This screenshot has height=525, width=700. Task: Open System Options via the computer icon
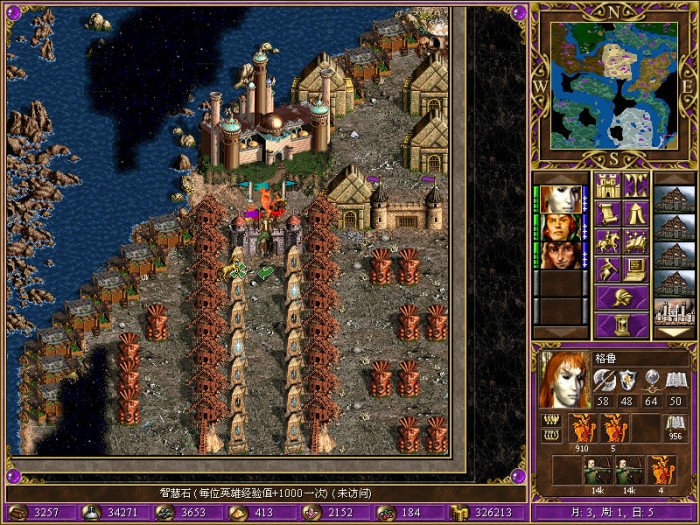(x=636, y=269)
